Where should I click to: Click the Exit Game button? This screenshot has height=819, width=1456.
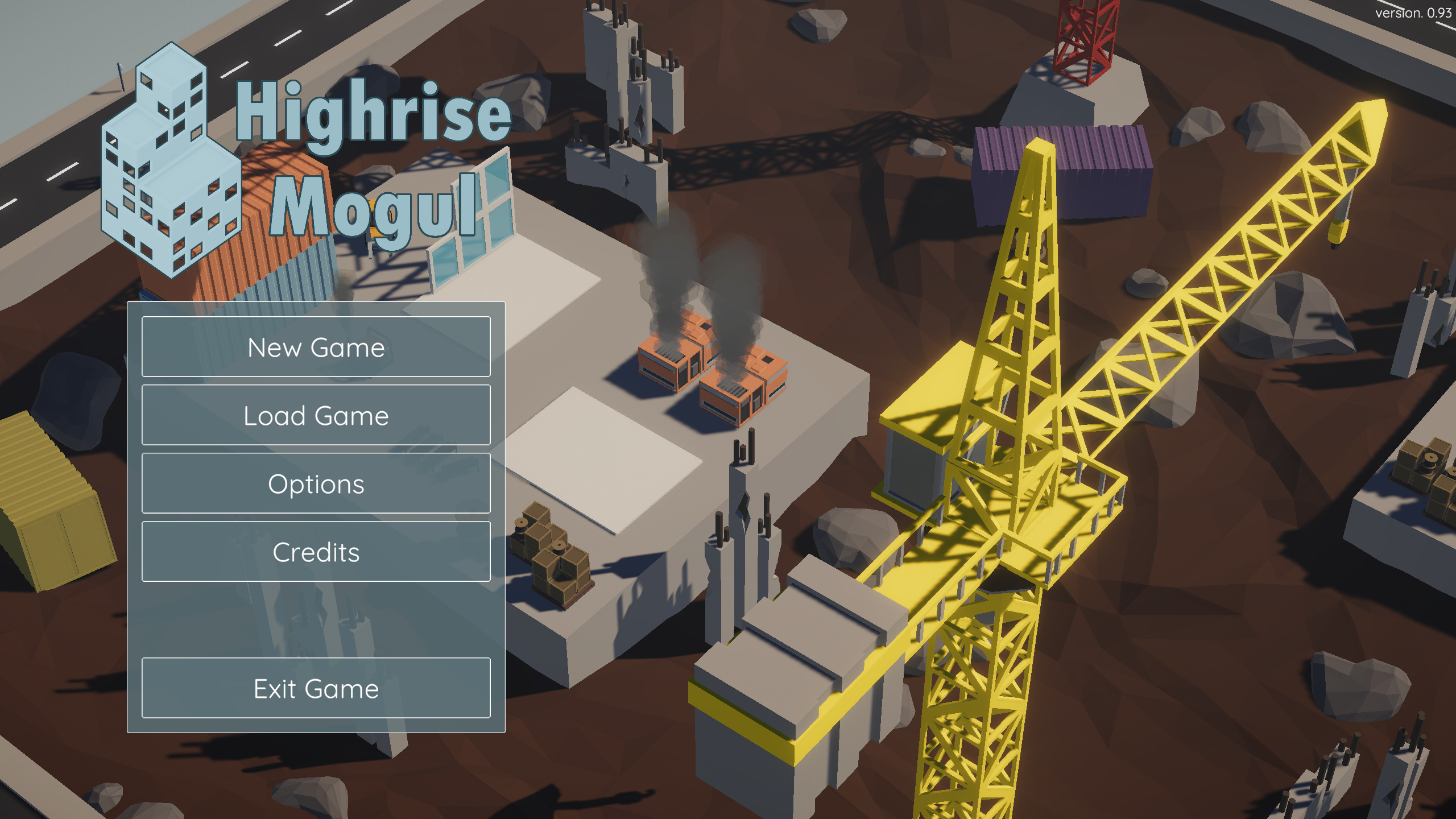click(316, 688)
